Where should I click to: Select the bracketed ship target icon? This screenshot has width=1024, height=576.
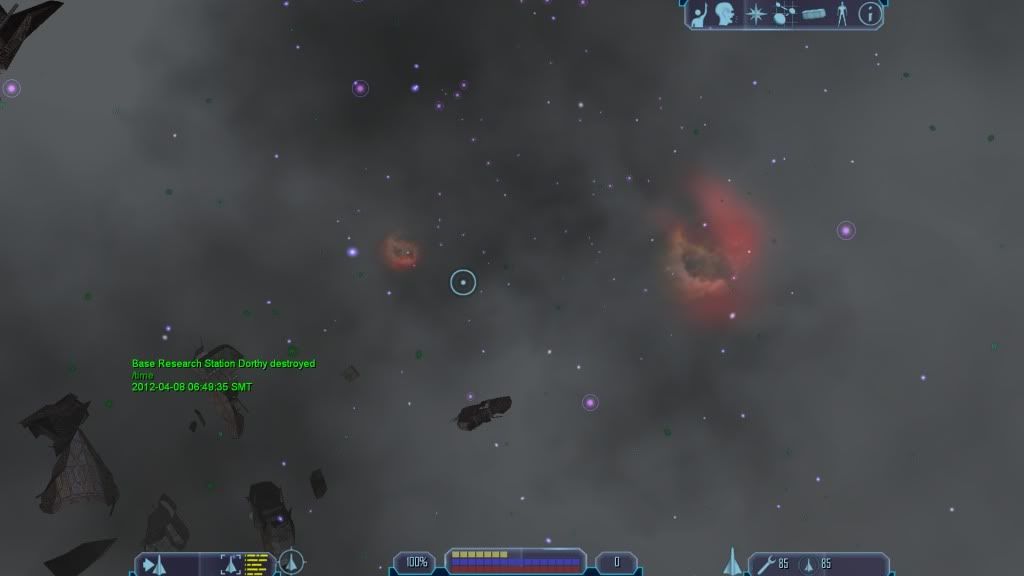click(x=231, y=563)
